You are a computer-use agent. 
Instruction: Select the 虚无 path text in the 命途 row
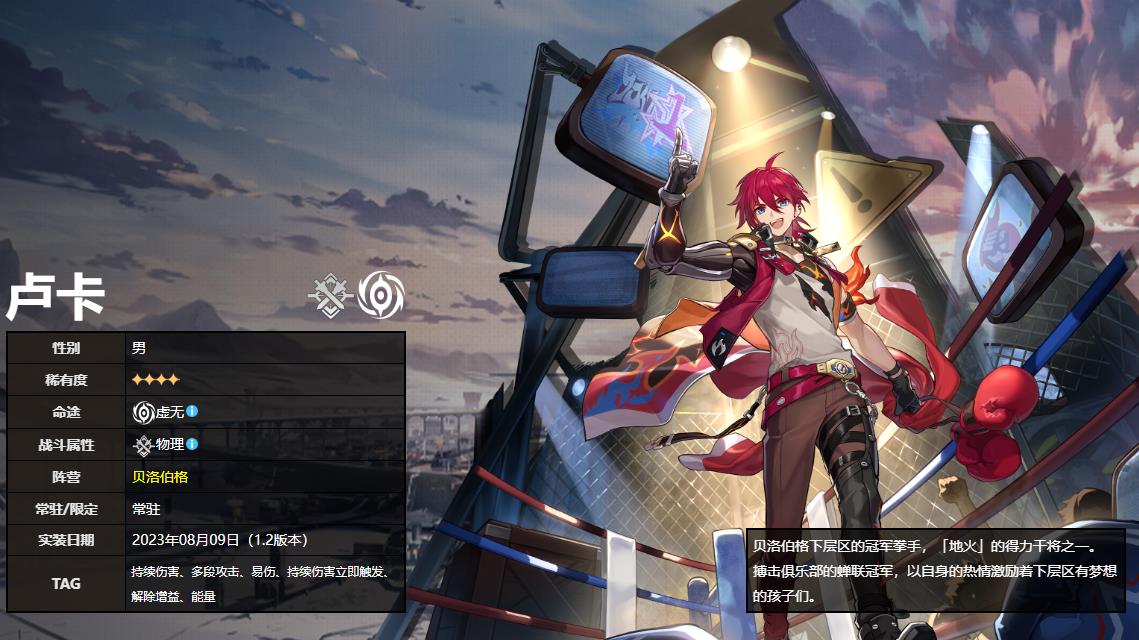coord(169,411)
